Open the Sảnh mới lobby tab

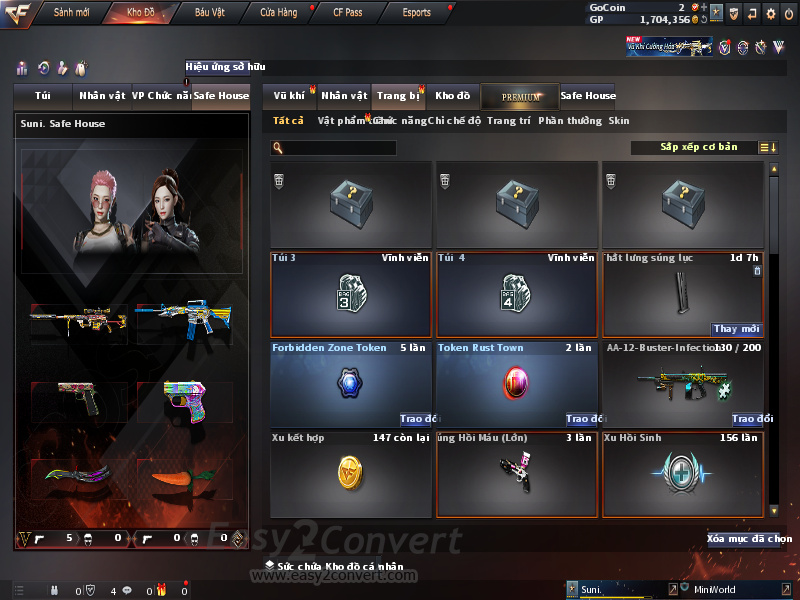(x=71, y=12)
